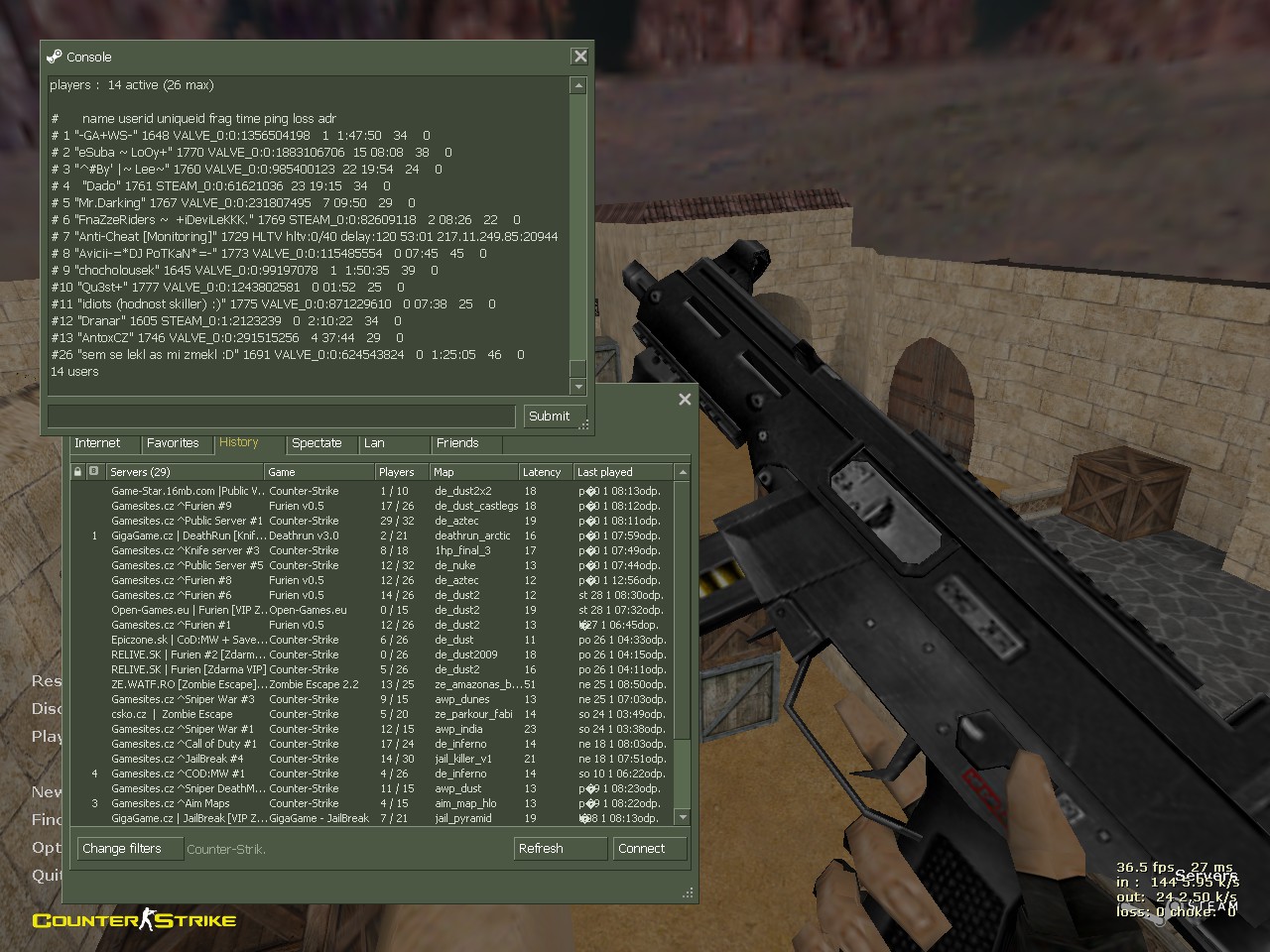Switch to the Lan tab
The width and height of the screenshot is (1270, 952).
tap(374, 443)
